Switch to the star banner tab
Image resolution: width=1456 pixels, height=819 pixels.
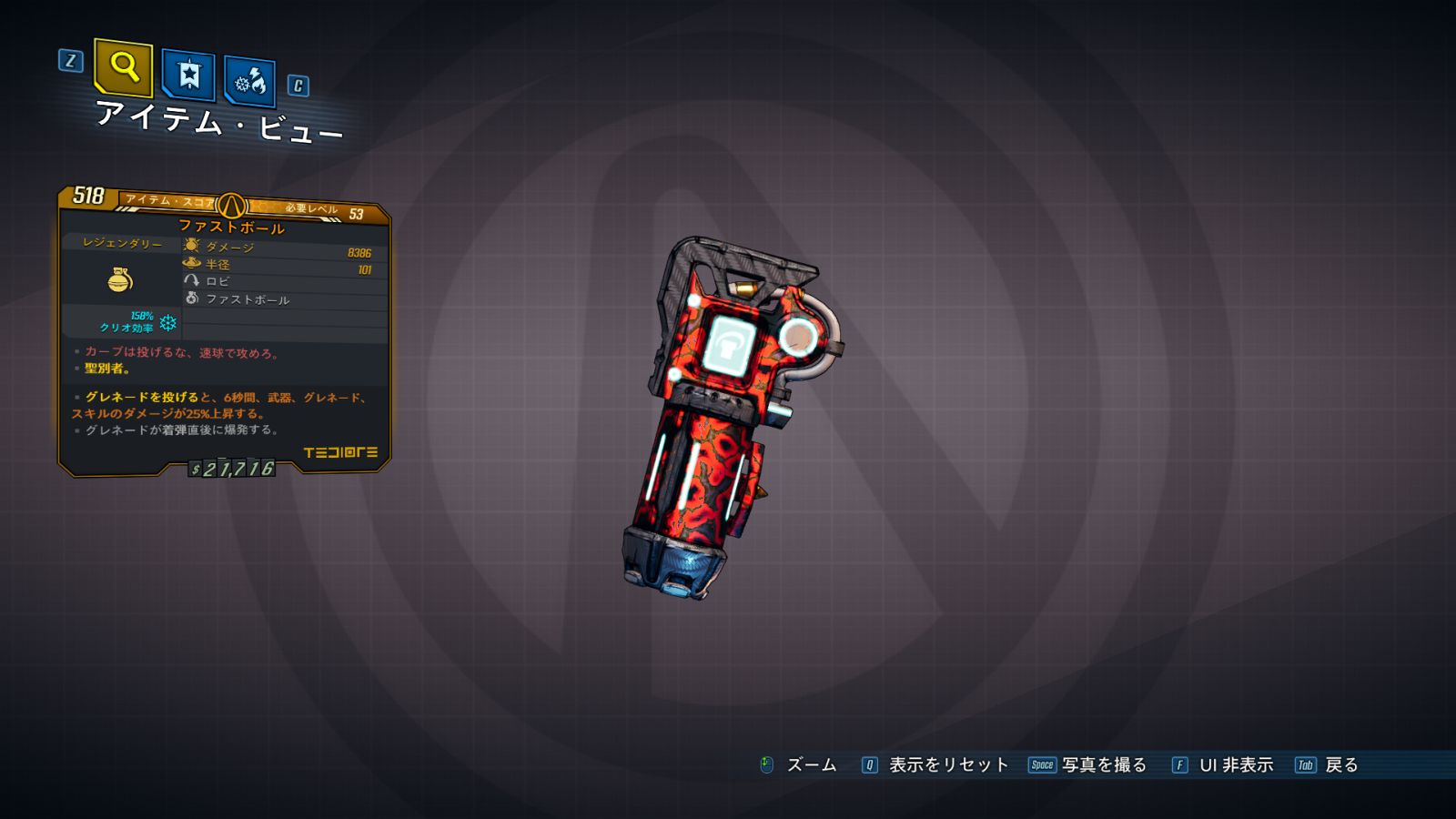[188, 75]
